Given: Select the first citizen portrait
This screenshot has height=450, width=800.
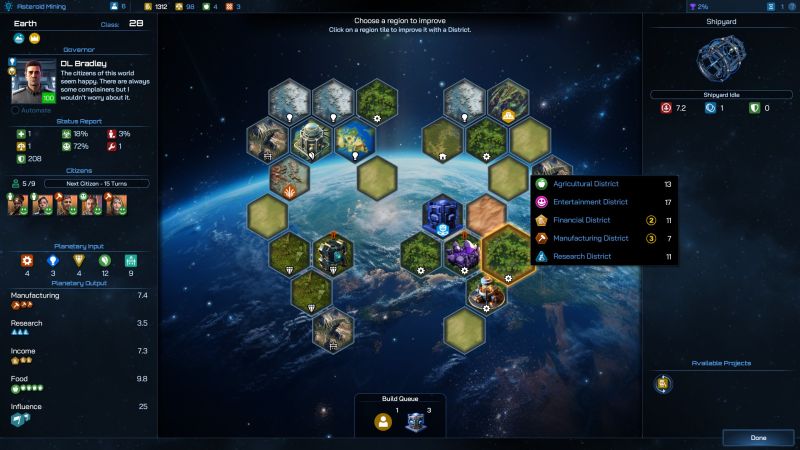Looking at the screenshot, I should 17,205.
